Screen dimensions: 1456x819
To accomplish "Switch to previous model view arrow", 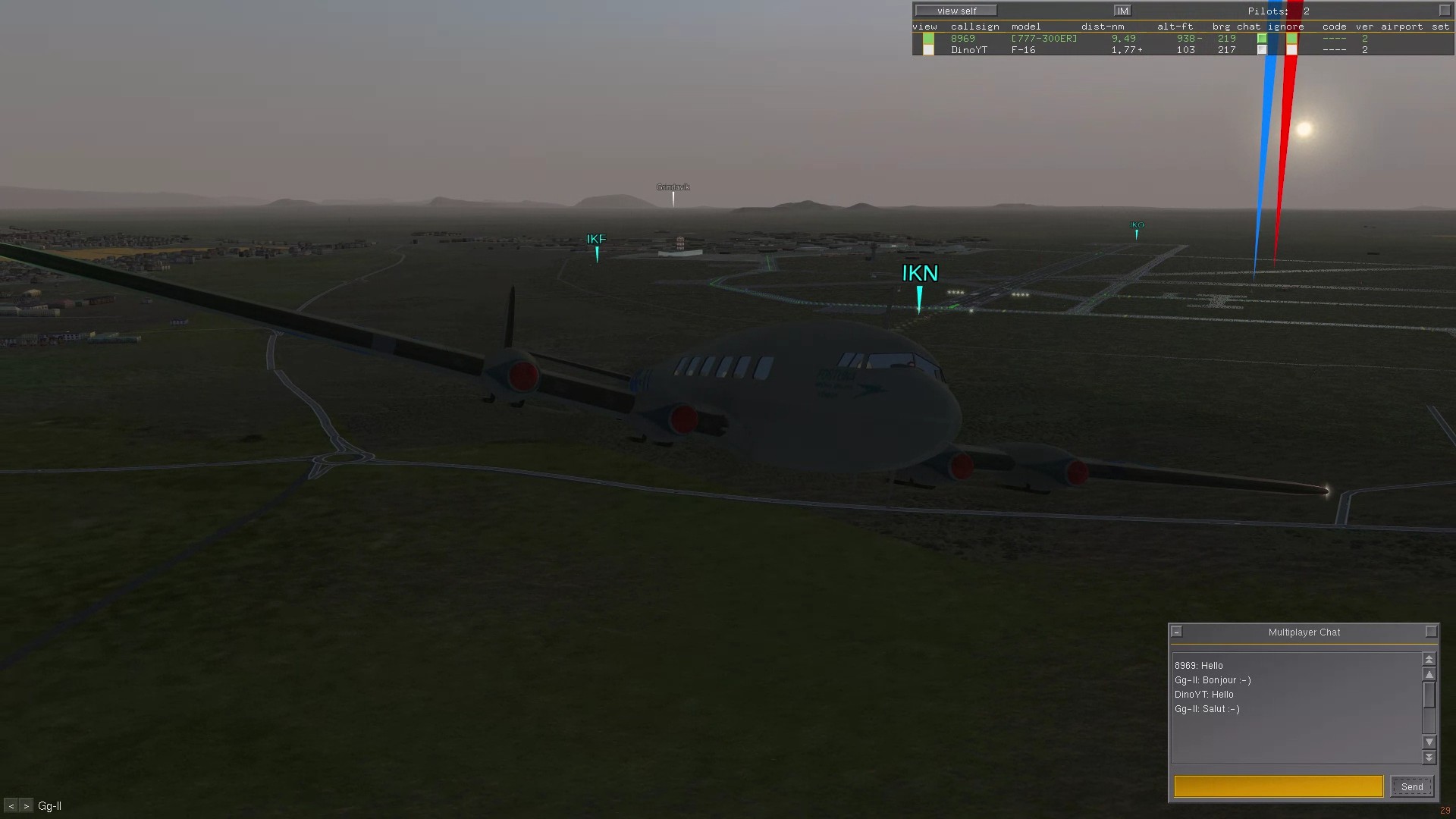I will tap(11, 806).
